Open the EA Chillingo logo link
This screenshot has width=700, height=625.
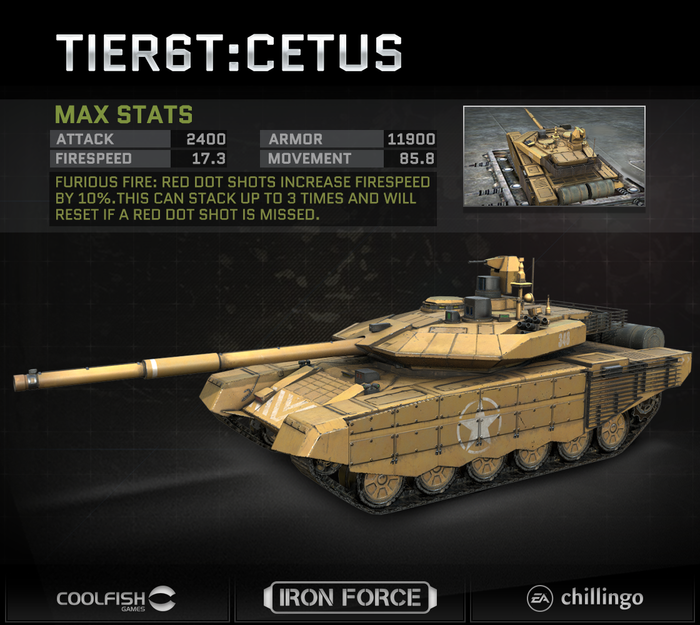coord(585,598)
